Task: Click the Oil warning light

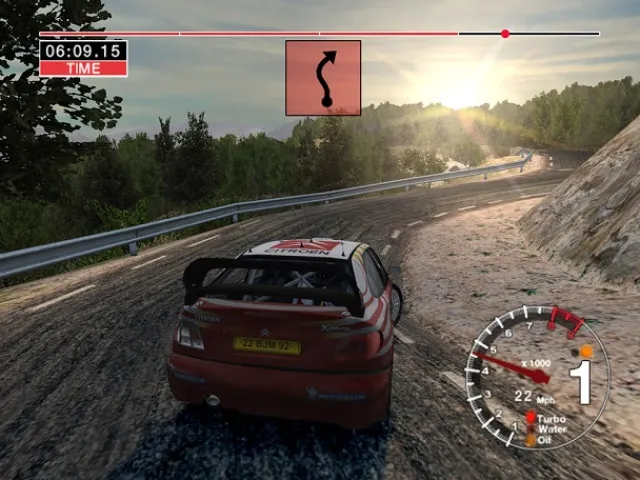Action: point(531,439)
